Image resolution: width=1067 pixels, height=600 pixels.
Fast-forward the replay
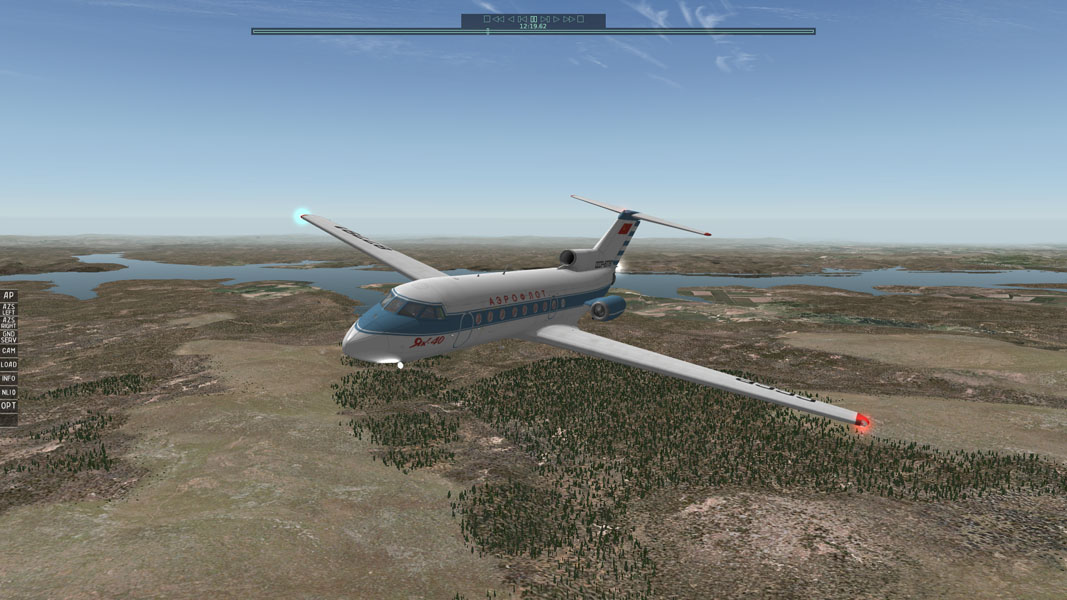click(568, 19)
